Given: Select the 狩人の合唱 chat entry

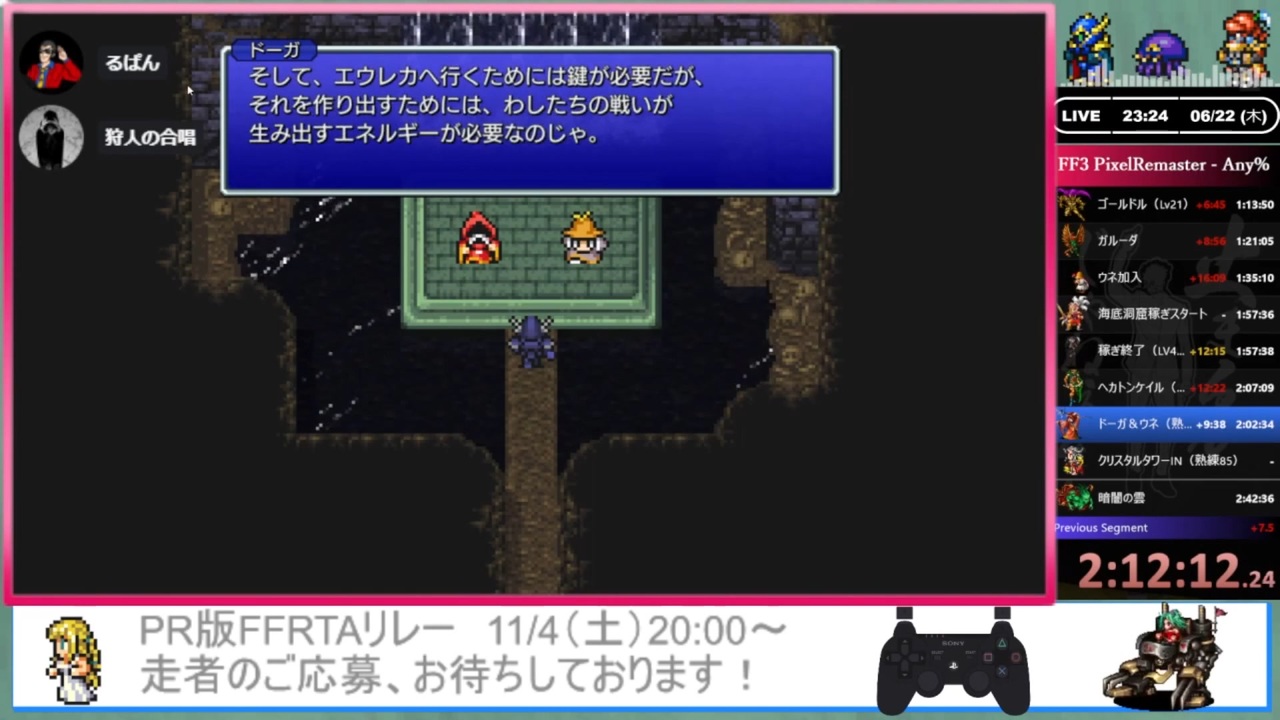Looking at the screenshot, I should point(148,137).
